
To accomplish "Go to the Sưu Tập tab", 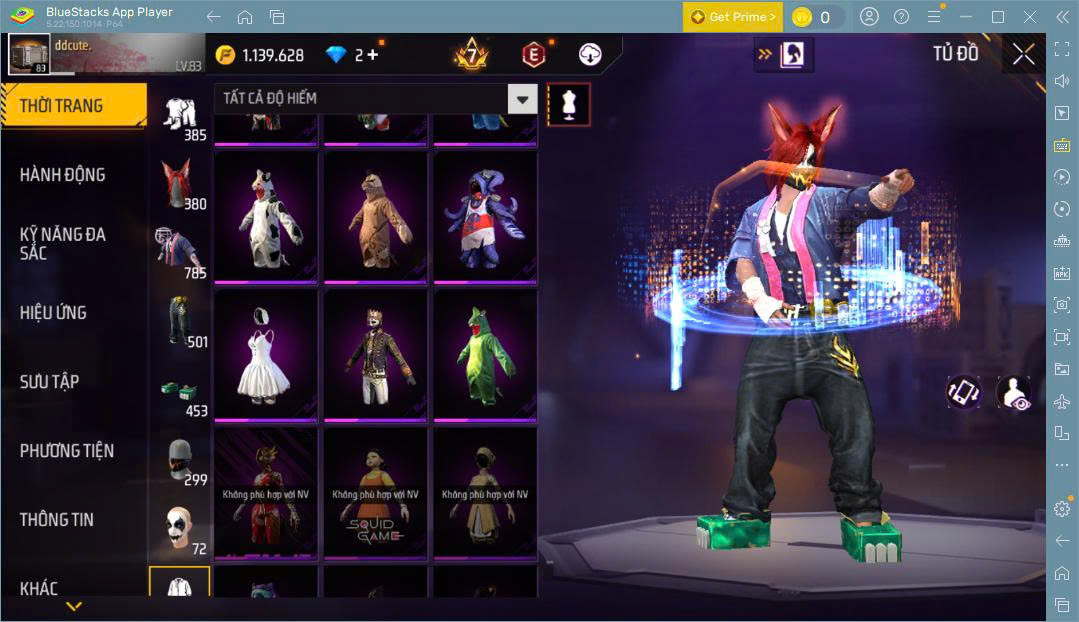I will [x=50, y=382].
